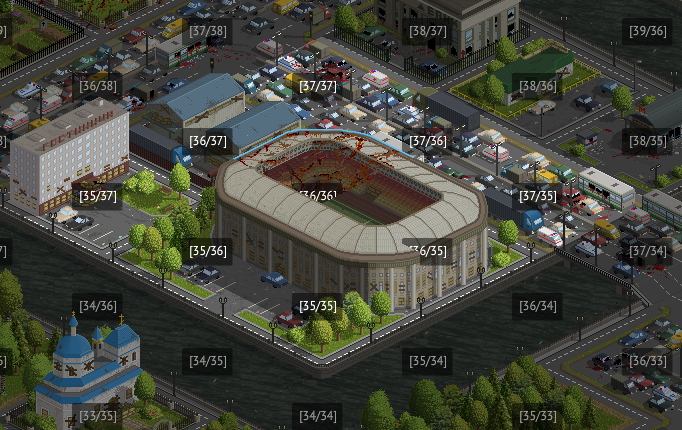Choose the [36/33] cell label

648,360
